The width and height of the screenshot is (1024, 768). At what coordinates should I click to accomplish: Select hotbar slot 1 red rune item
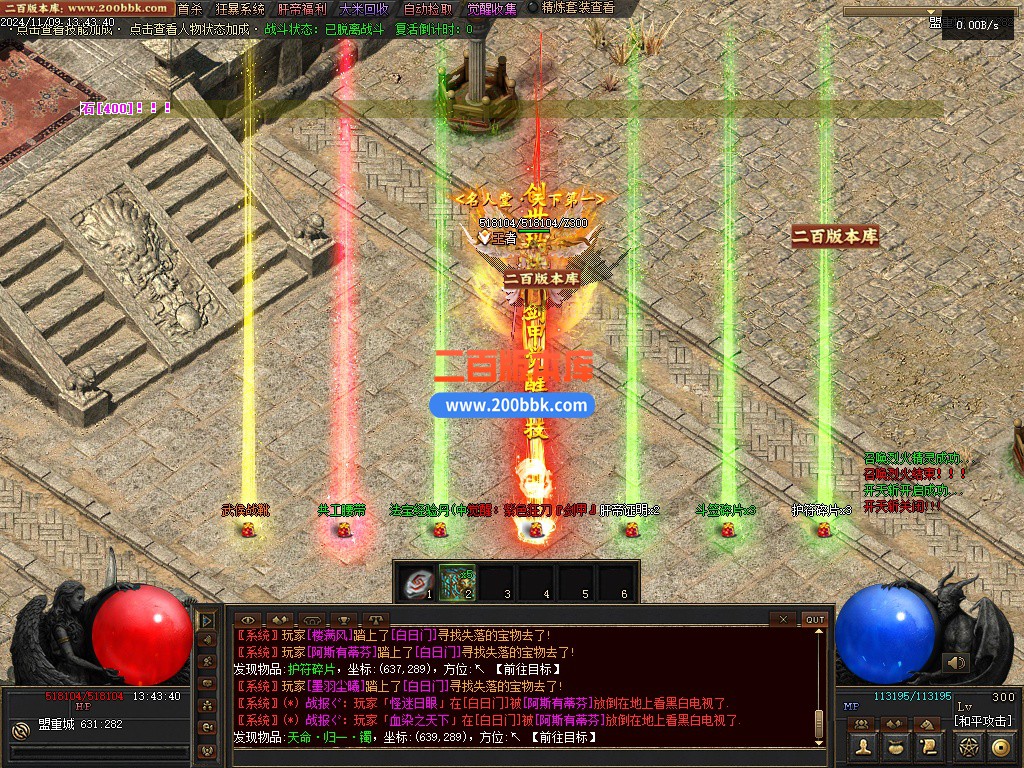tap(419, 582)
